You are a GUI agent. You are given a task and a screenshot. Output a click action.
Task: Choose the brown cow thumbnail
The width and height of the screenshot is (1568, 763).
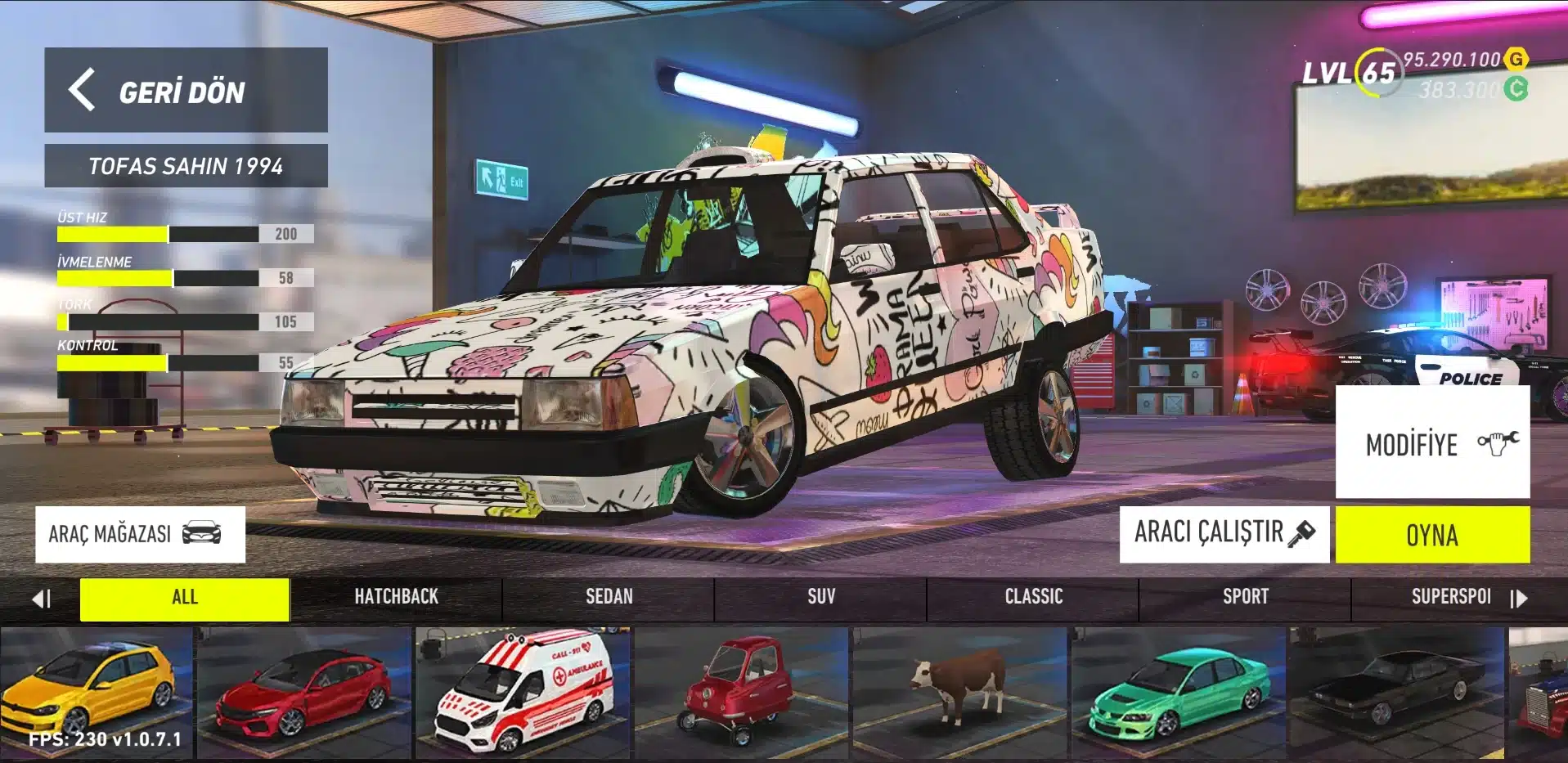[x=960, y=692]
